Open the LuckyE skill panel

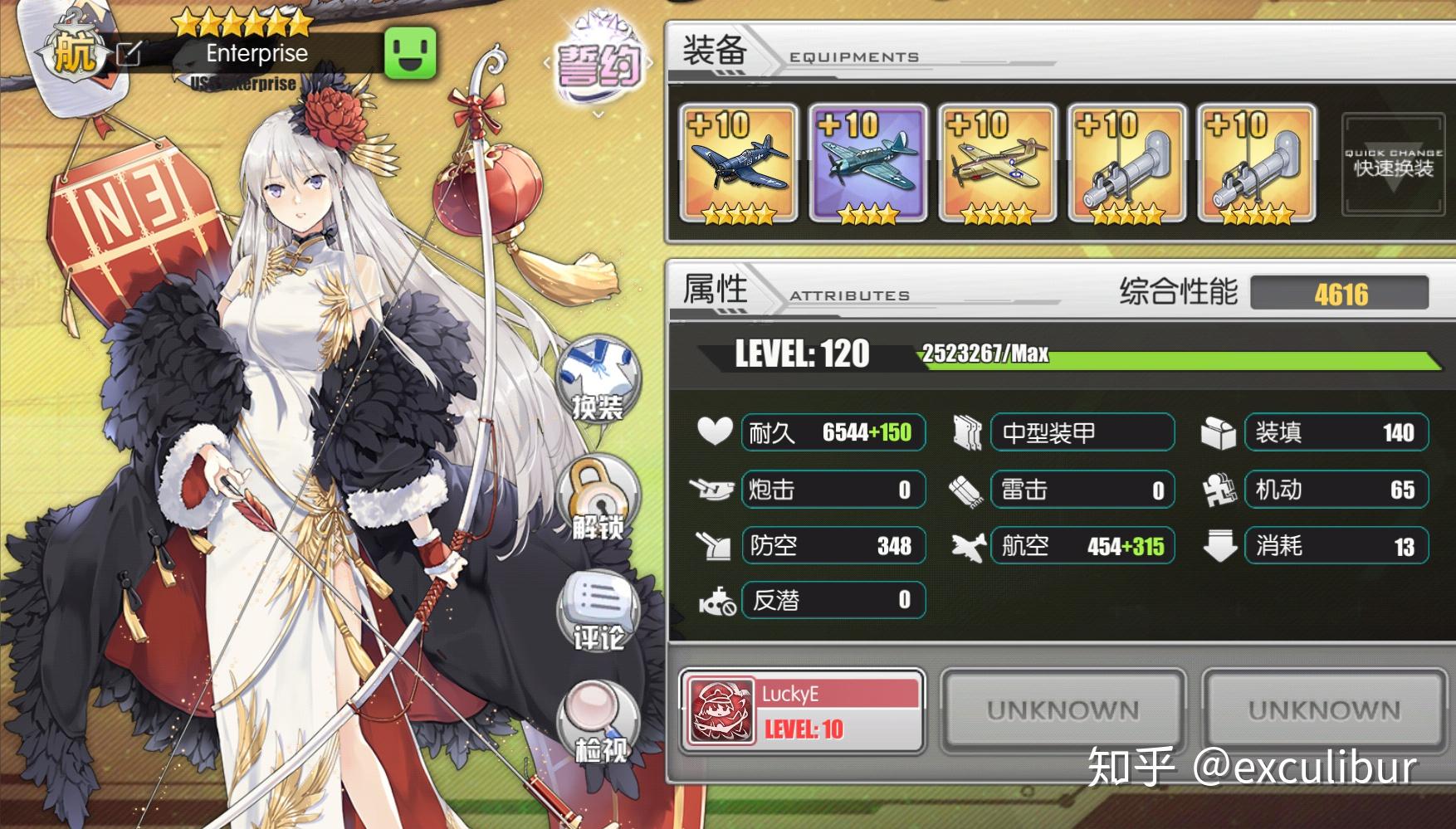(802, 711)
